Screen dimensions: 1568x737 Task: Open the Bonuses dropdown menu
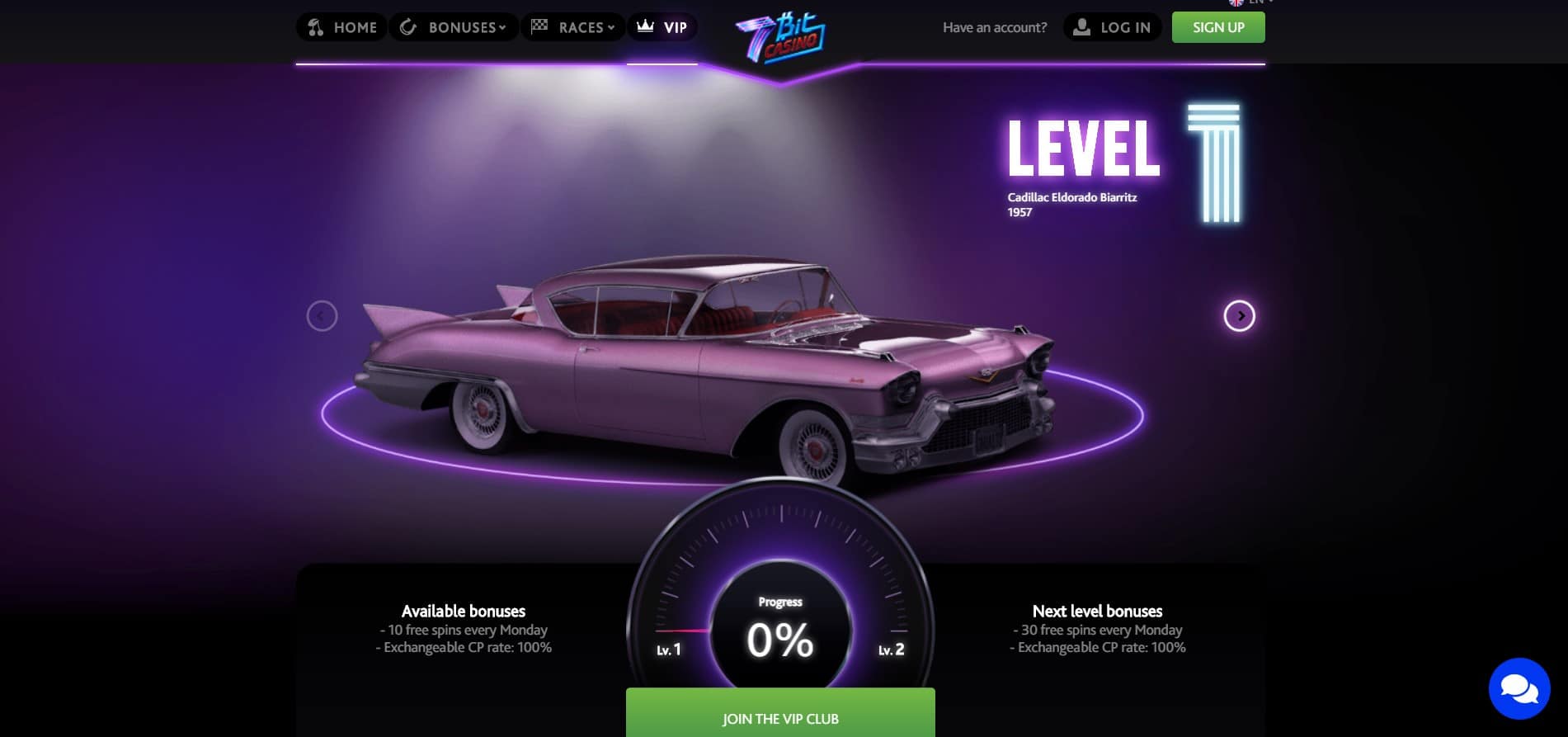454,27
